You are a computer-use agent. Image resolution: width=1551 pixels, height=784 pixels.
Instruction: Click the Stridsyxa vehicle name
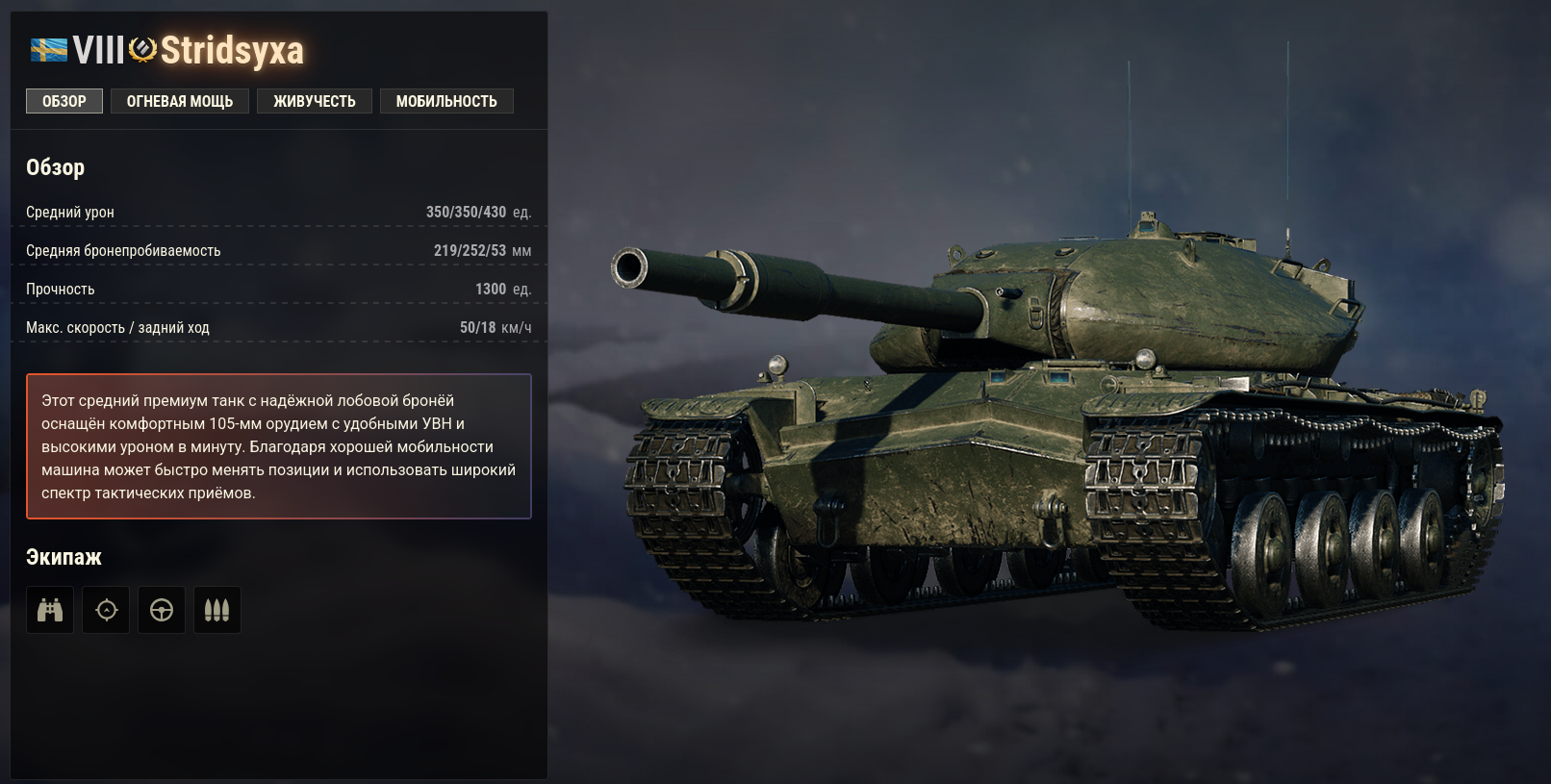point(231,49)
